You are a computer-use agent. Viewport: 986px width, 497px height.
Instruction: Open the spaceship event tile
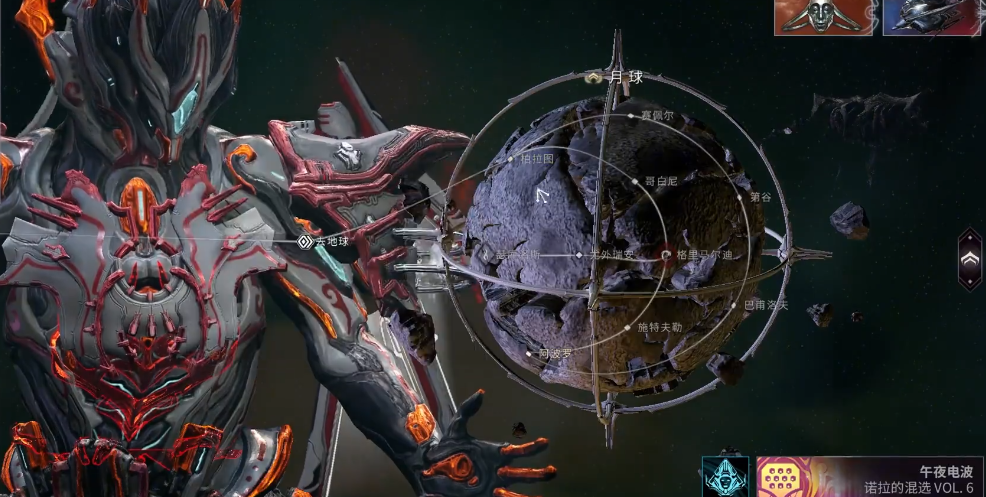pos(932,17)
